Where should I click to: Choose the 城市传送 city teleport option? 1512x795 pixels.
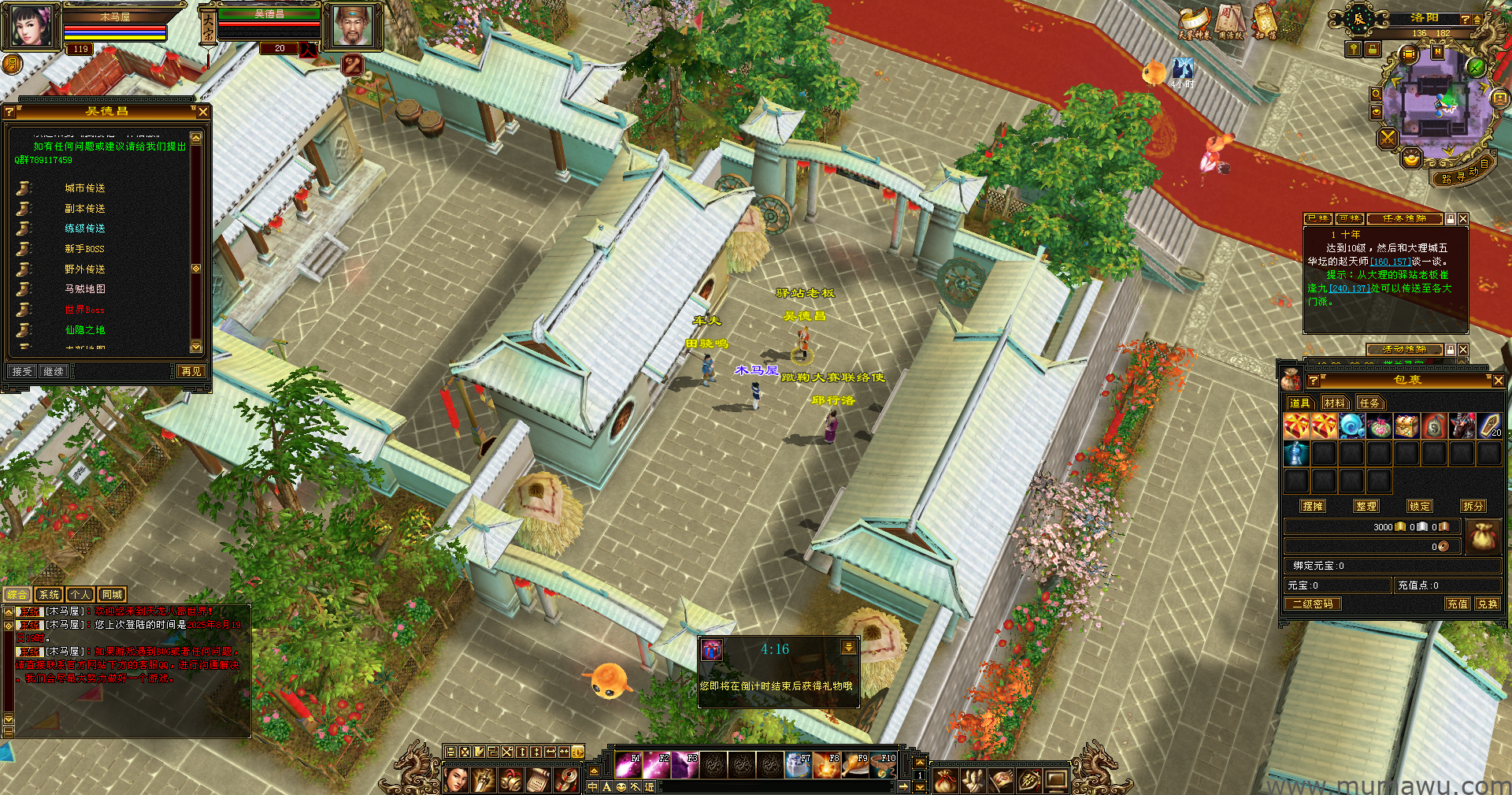(84, 188)
